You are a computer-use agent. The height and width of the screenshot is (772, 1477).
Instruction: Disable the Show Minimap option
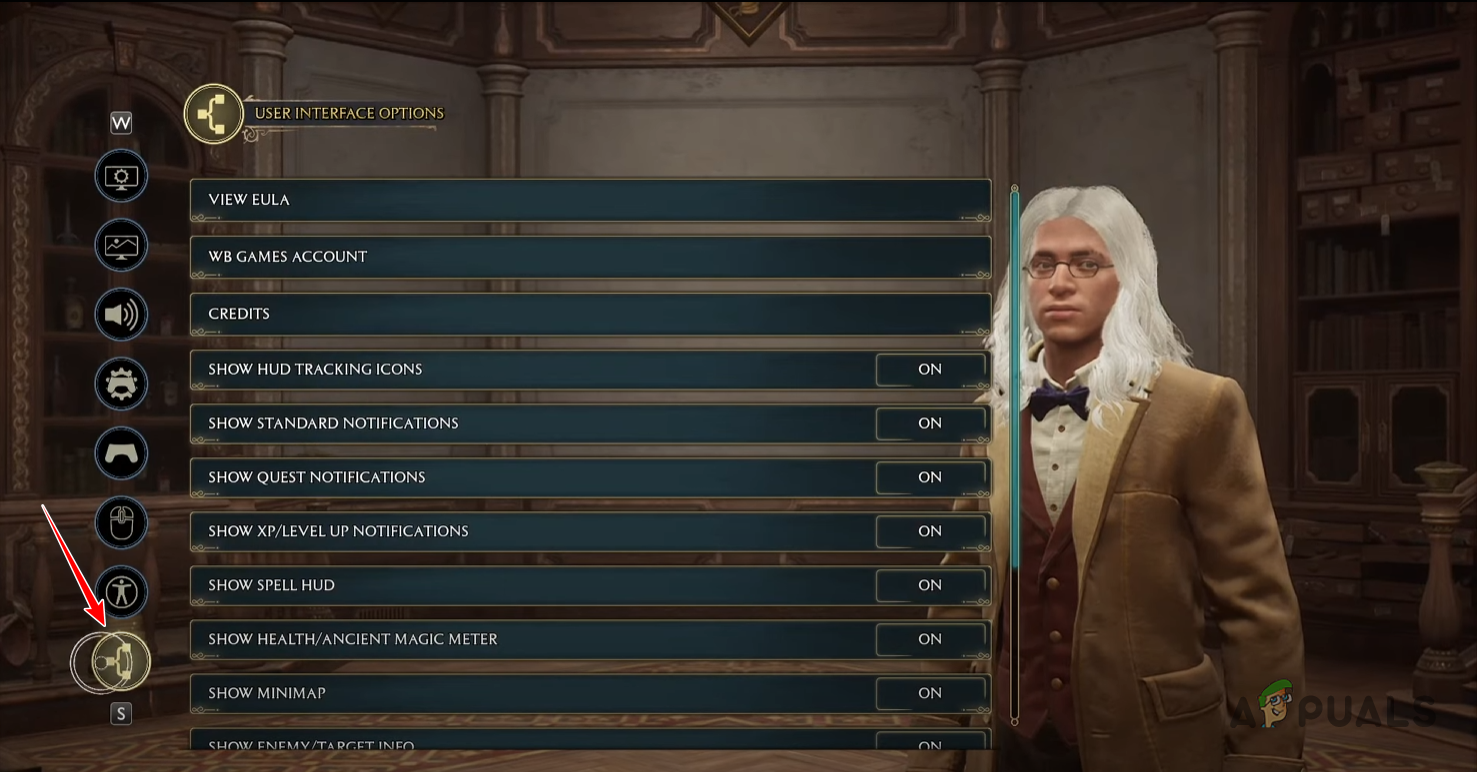[930, 694]
